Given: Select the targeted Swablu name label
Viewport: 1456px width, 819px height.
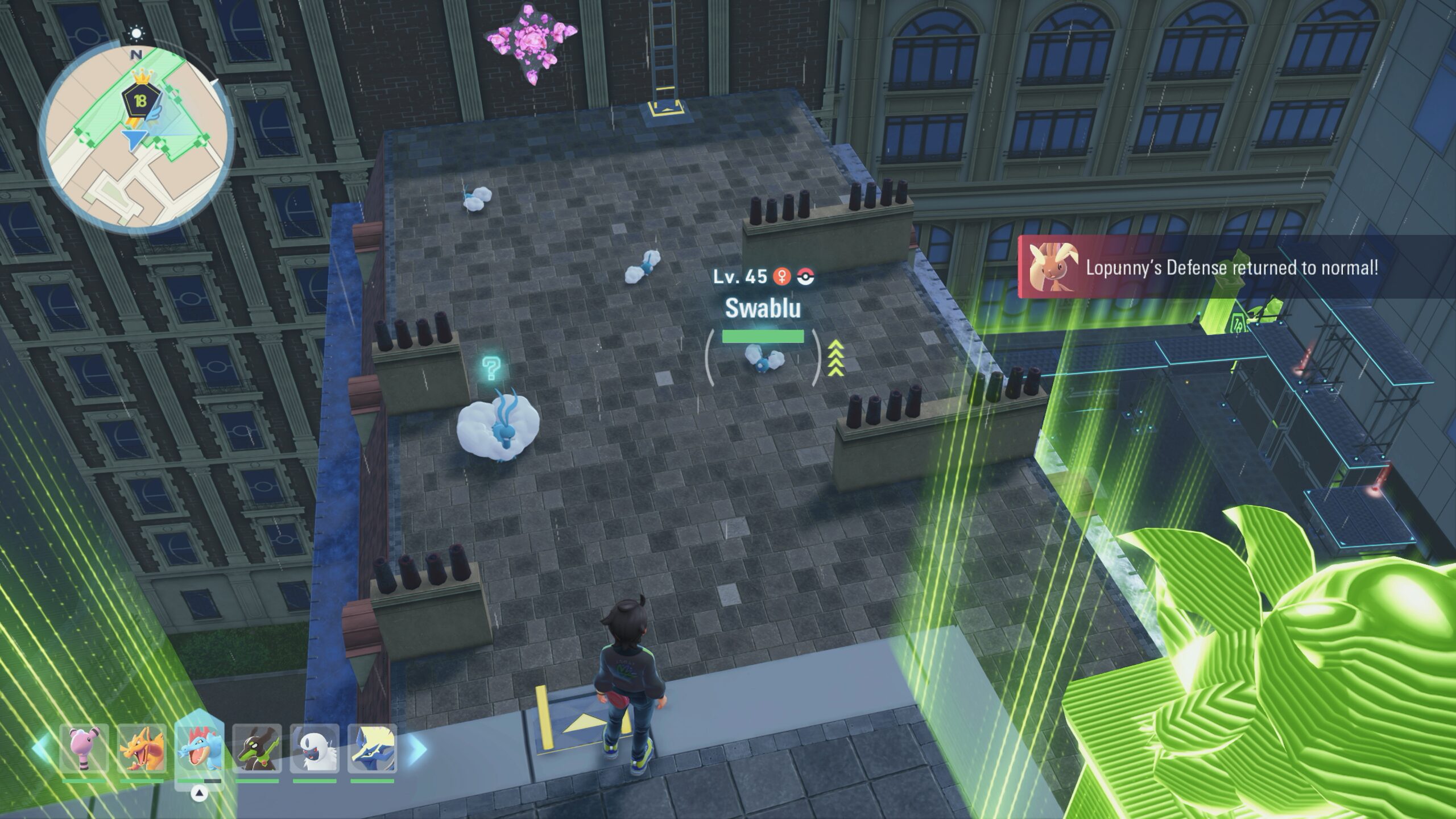Looking at the screenshot, I should (763, 308).
